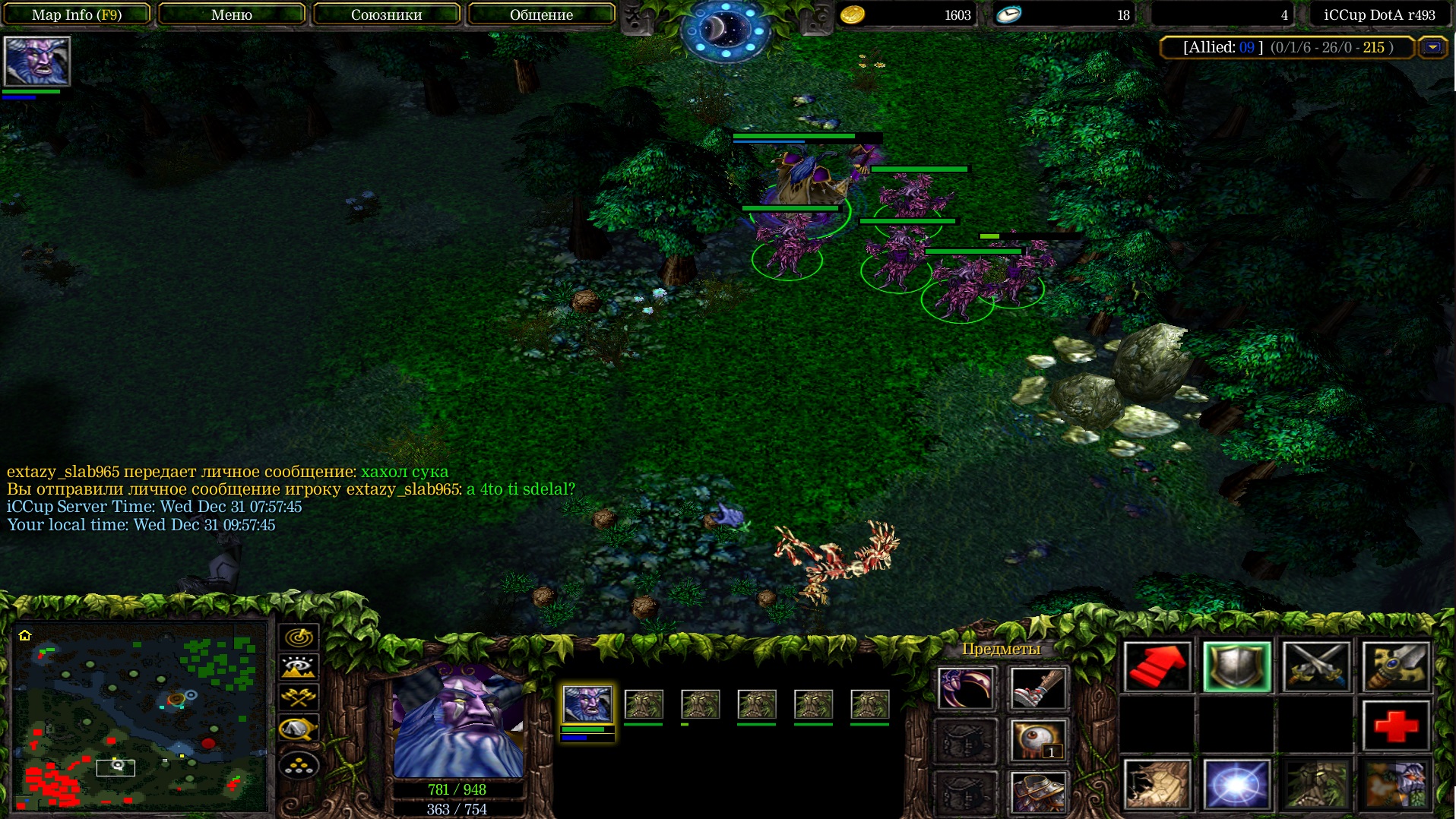This screenshot has width=1456, height=819.
Task: Open hero skills with the red cross
Action: pyautogui.click(x=1395, y=726)
